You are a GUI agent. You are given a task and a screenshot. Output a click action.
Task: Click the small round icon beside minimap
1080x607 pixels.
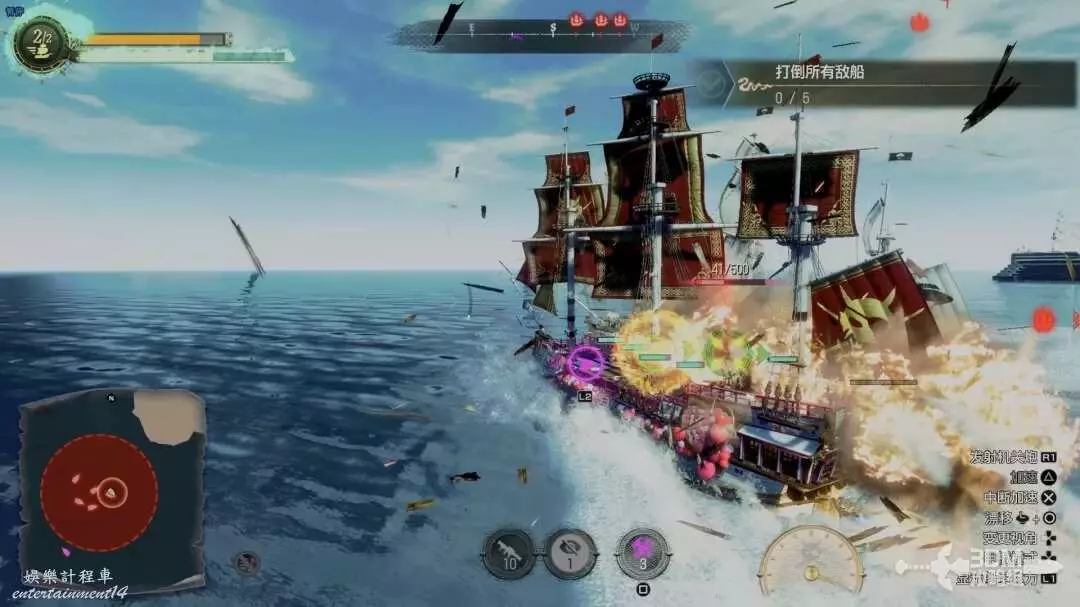click(x=246, y=563)
